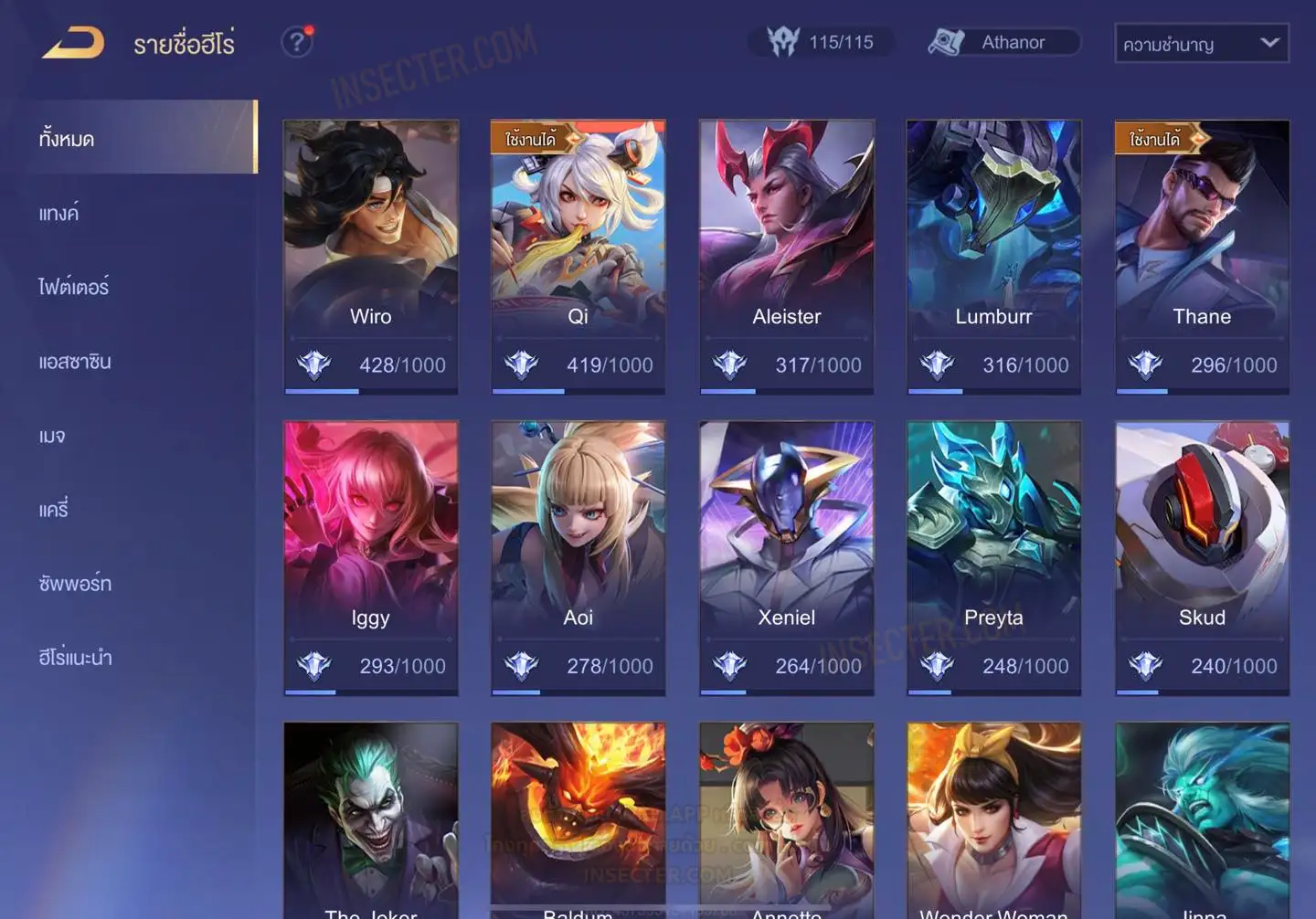Go back using the gold arrow button
The image size is (1316, 919).
(x=73, y=43)
